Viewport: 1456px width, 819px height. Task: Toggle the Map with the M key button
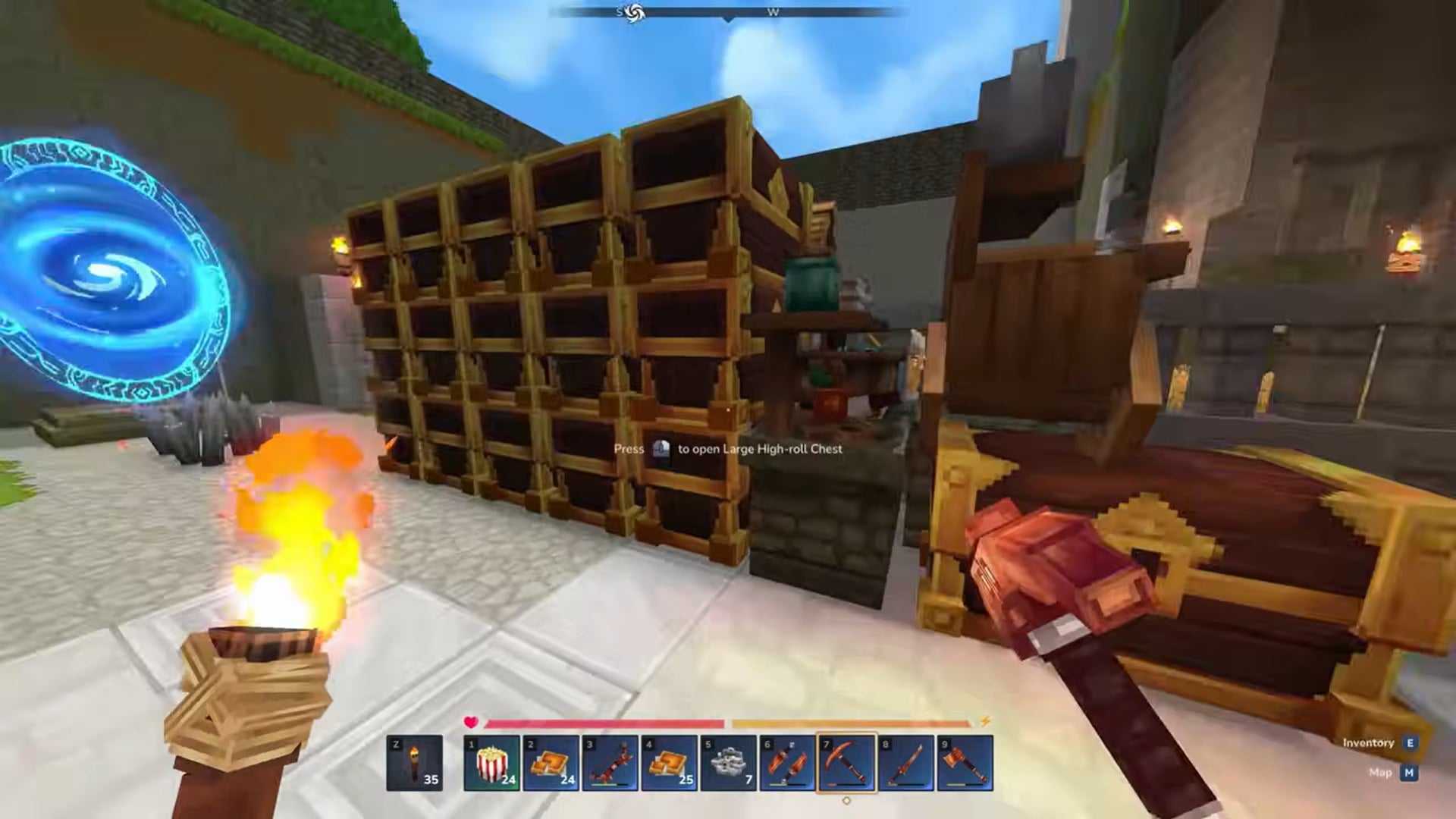click(1407, 772)
